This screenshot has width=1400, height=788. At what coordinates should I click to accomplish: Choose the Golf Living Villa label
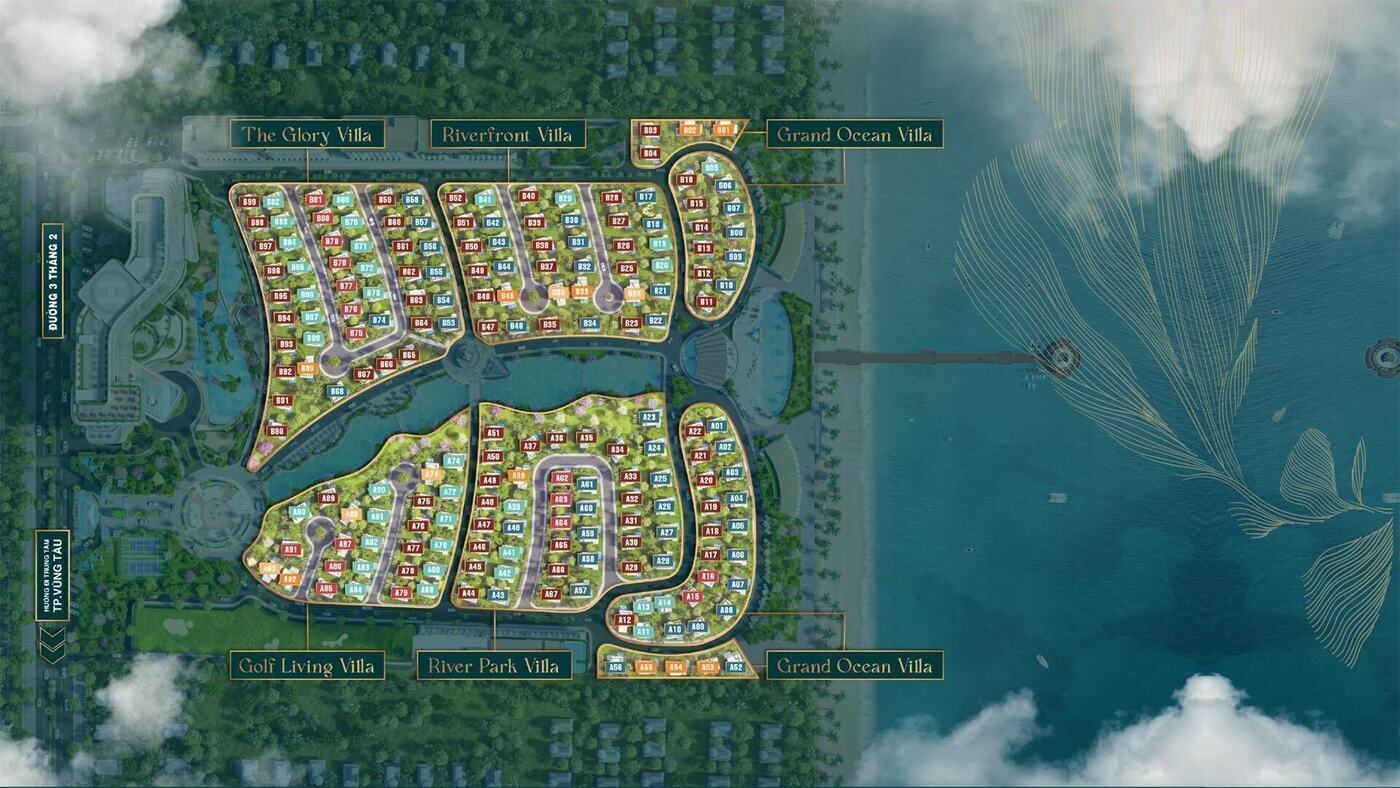click(x=307, y=666)
